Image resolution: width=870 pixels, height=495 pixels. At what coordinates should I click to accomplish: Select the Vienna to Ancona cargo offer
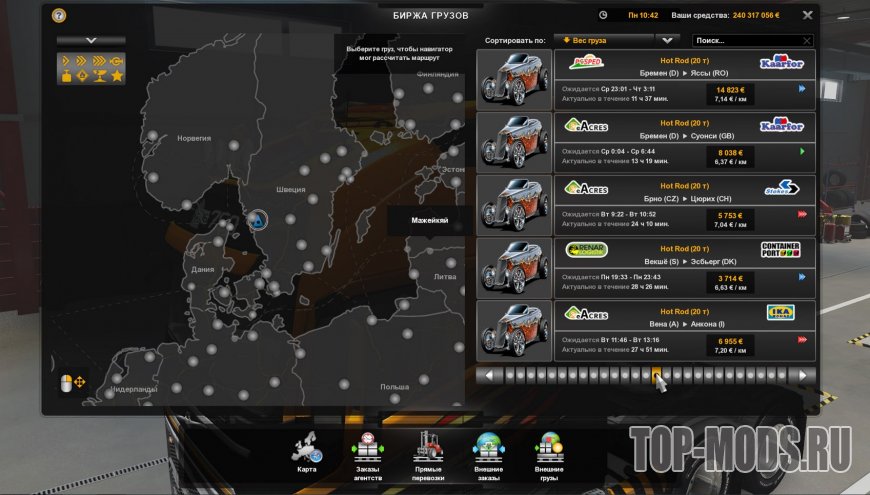point(684,330)
